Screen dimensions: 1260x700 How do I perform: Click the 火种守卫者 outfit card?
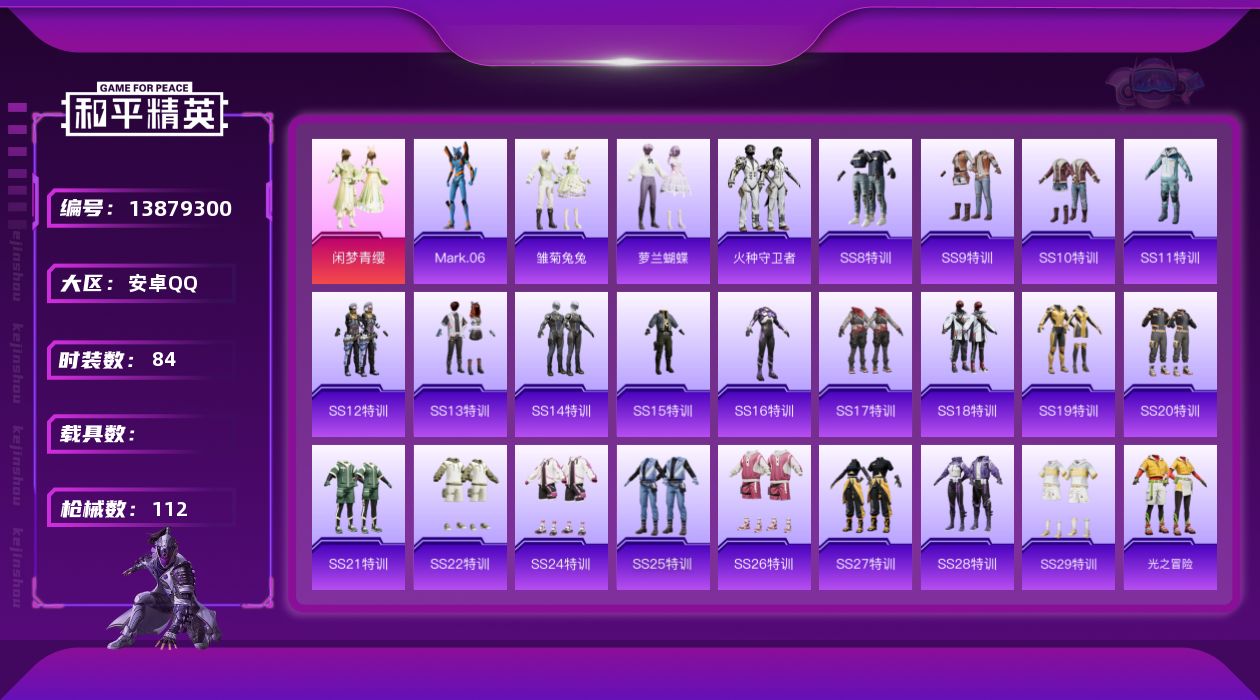pos(764,211)
